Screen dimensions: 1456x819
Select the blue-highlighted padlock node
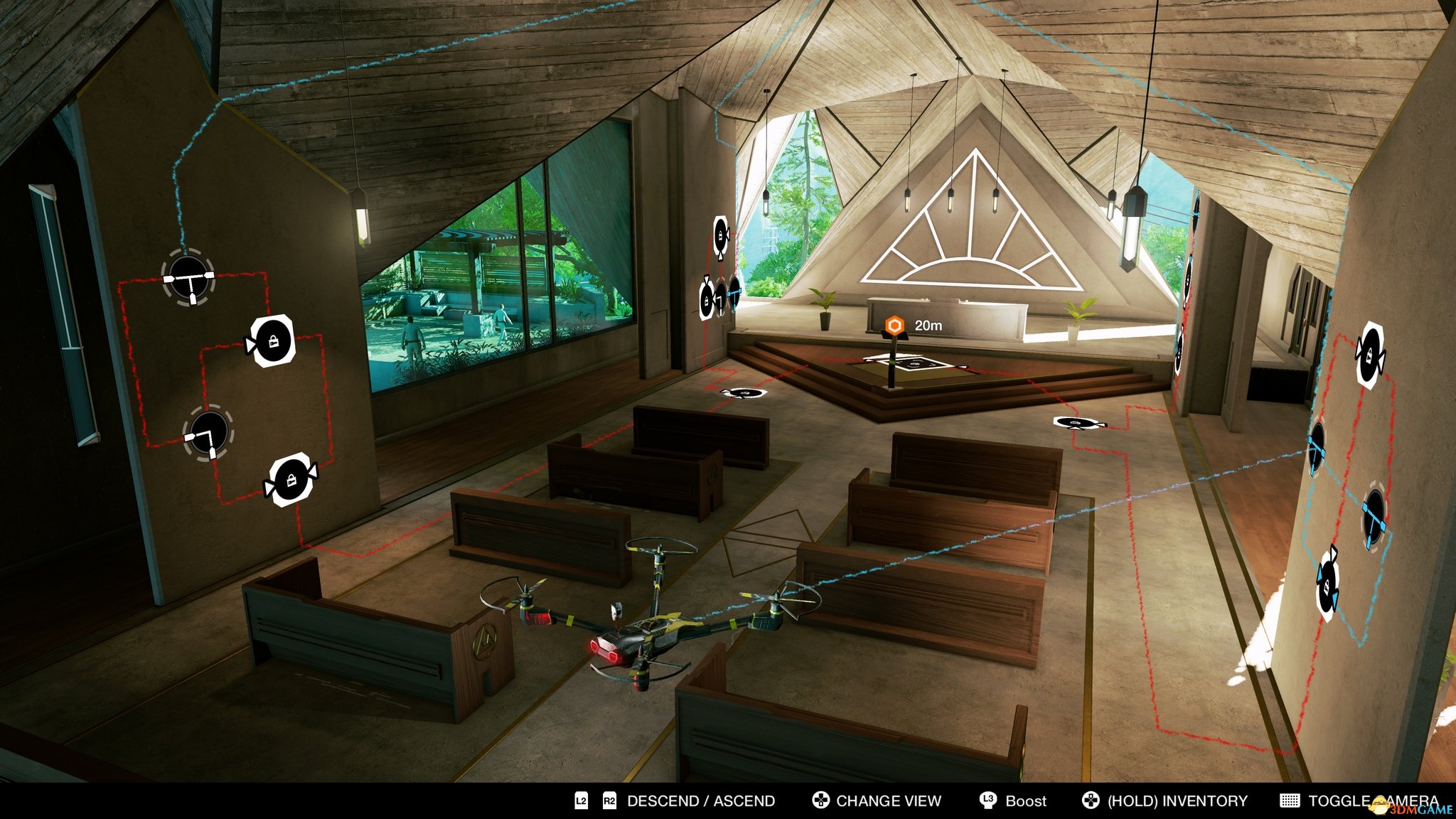pyautogui.click(x=1327, y=584)
